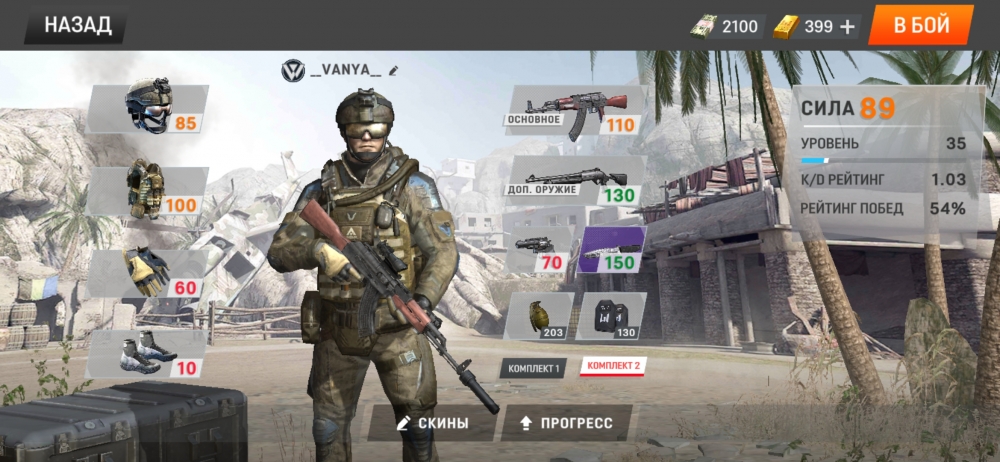Start a match with В БОЙ
Screen dimensions: 1000x462
tap(921, 25)
